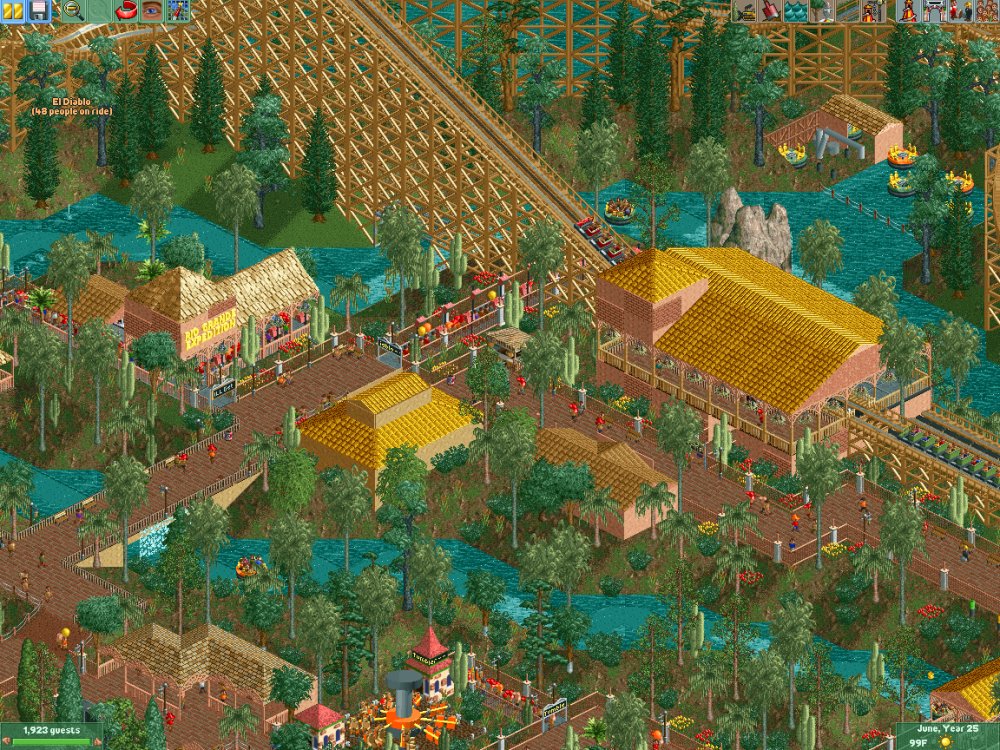Show the rides and attractions list
Viewport: 1000px width, 750px height.
point(908,11)
